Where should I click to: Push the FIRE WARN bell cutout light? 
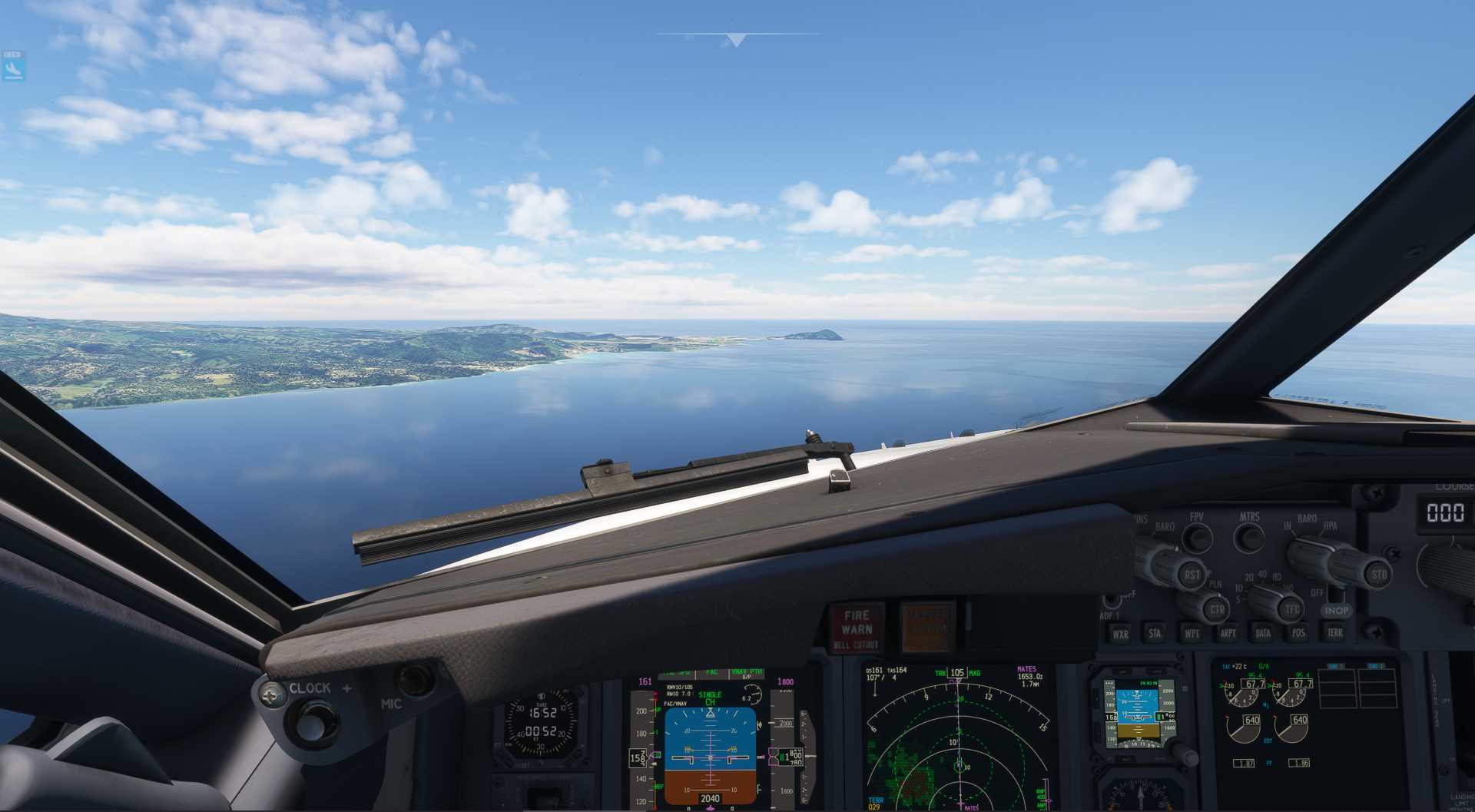(x=857, y=626)
